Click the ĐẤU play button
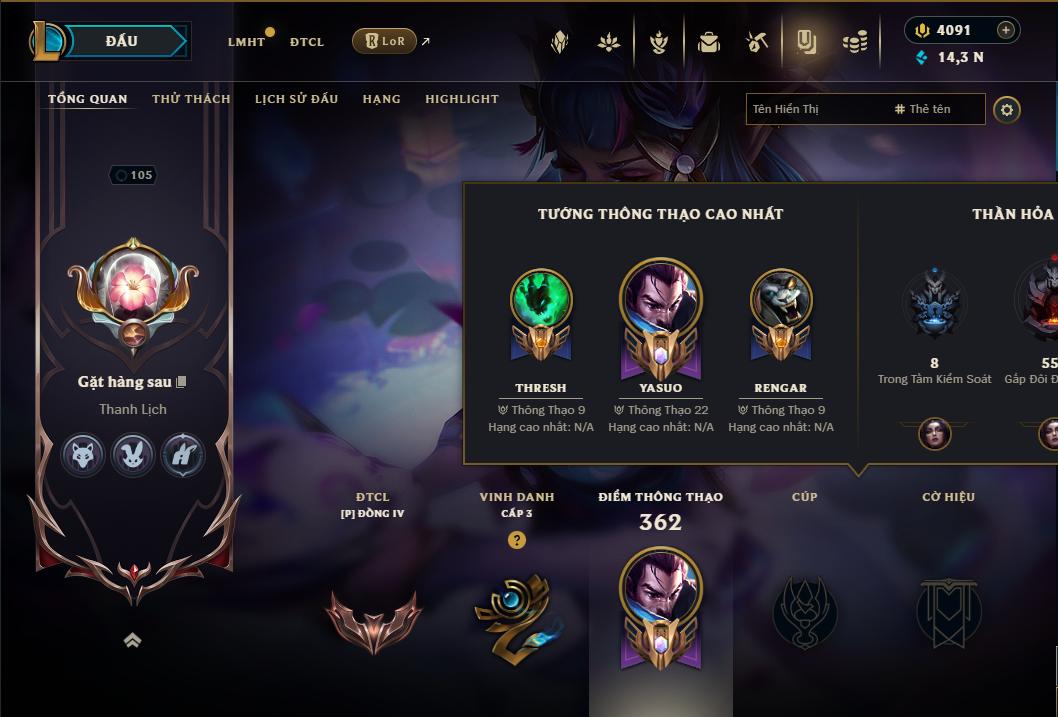 coord(121,41)
